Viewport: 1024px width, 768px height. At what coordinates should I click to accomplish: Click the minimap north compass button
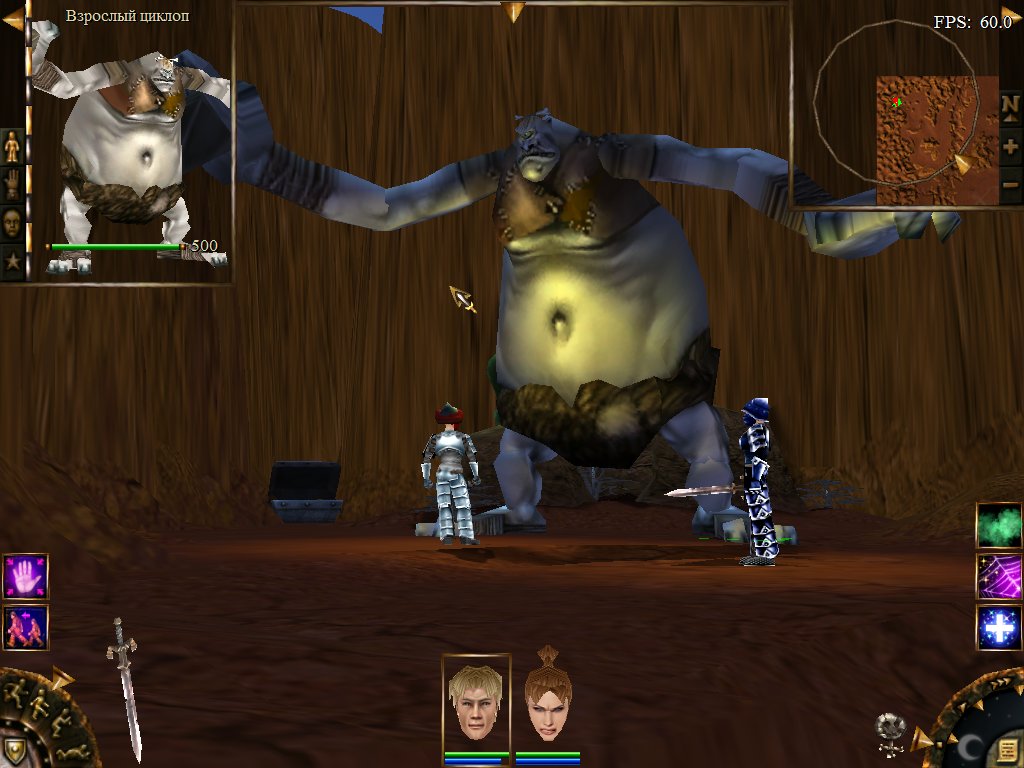click(x=1010, y=106)
